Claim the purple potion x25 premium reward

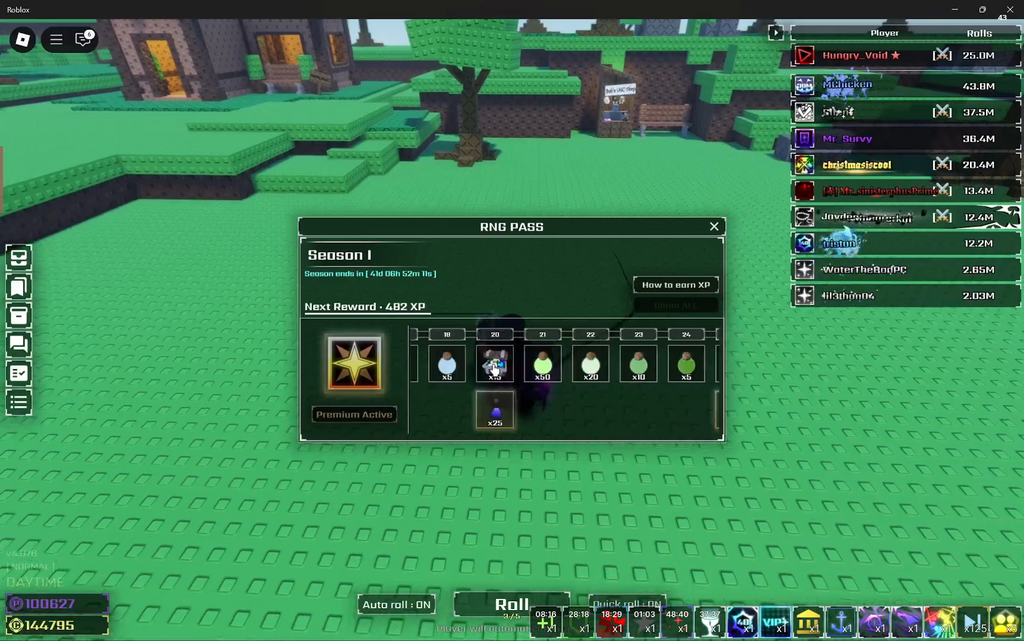click(495, 409)
